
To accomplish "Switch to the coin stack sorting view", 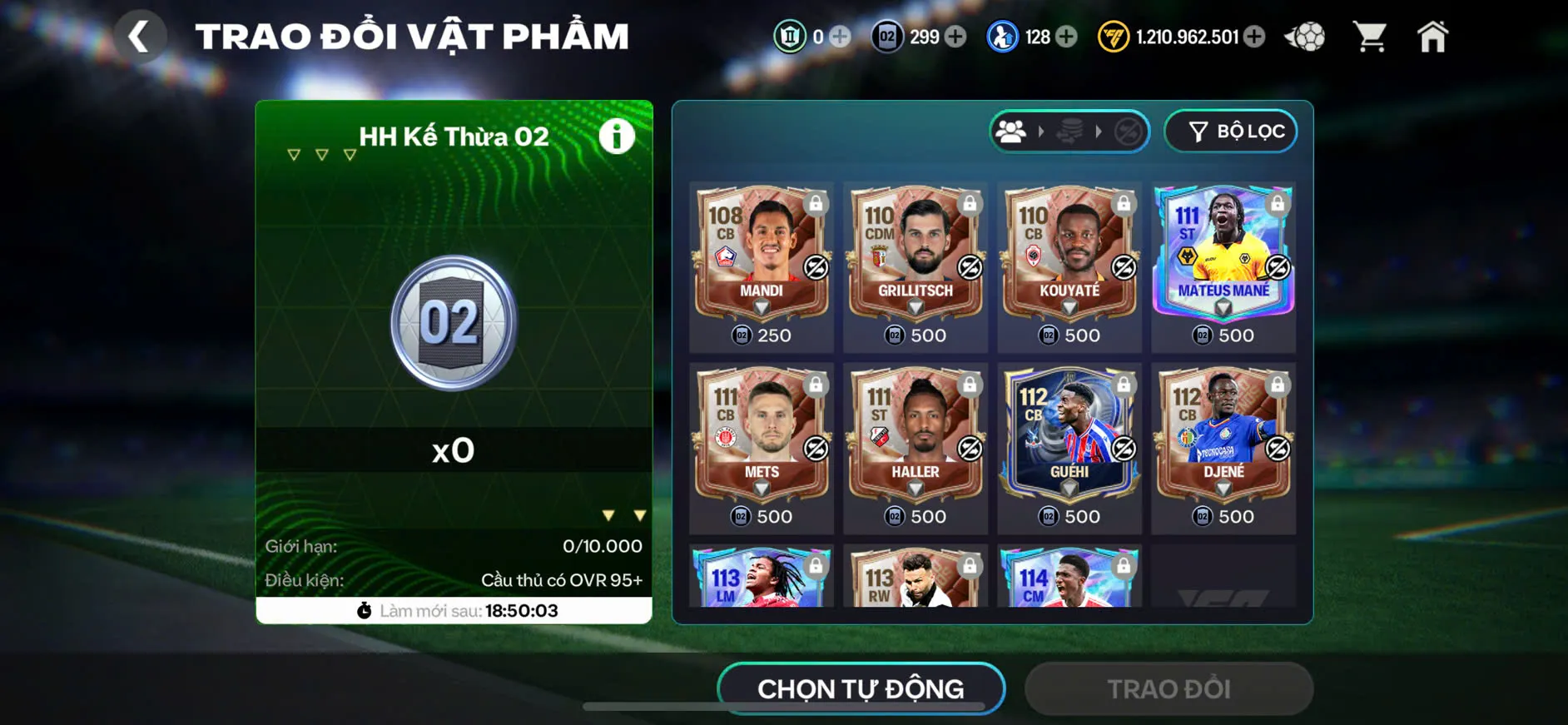I will [x=1069, y=131].
